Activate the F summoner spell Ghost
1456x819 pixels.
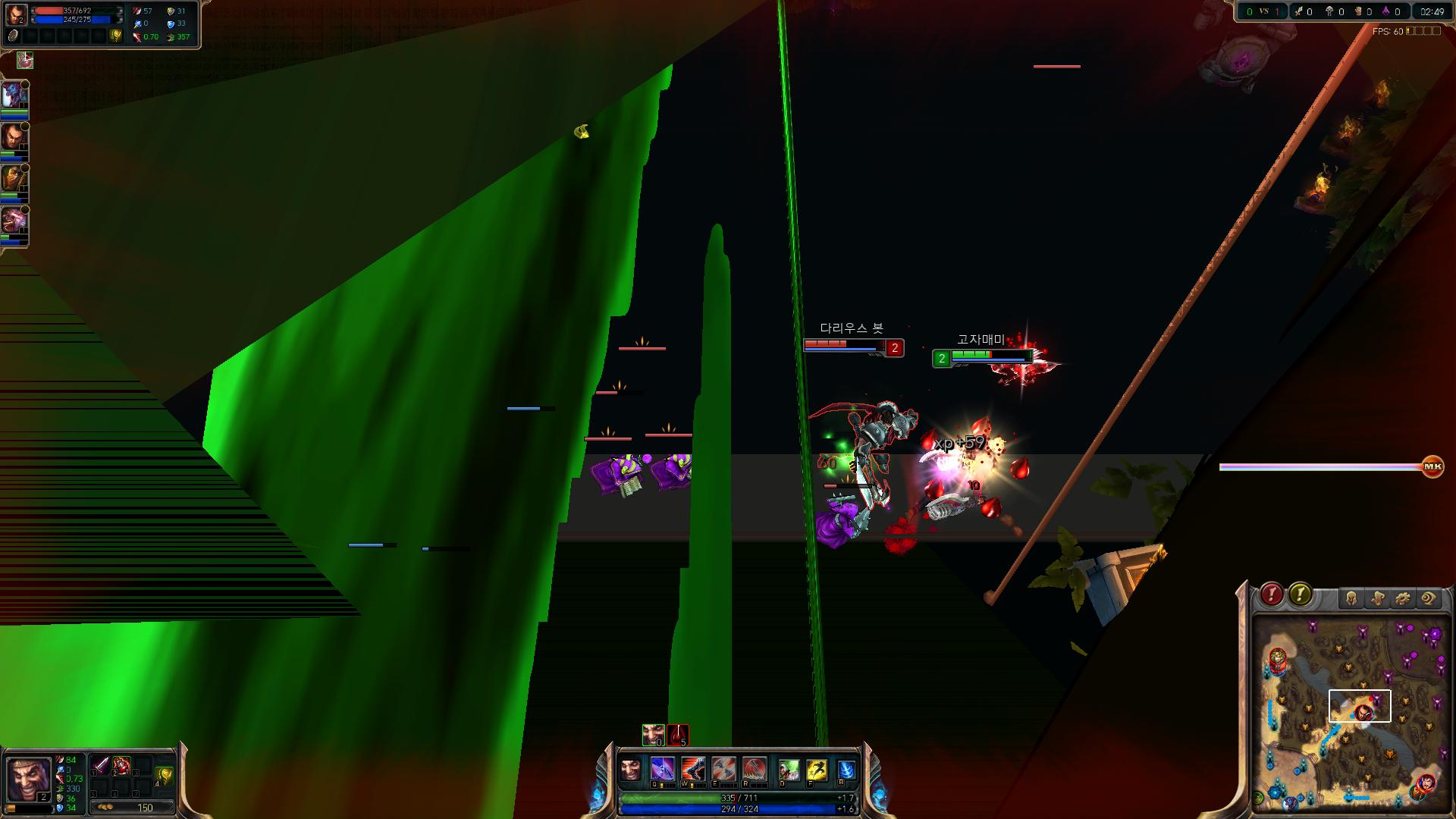click(x=817, y=768)
